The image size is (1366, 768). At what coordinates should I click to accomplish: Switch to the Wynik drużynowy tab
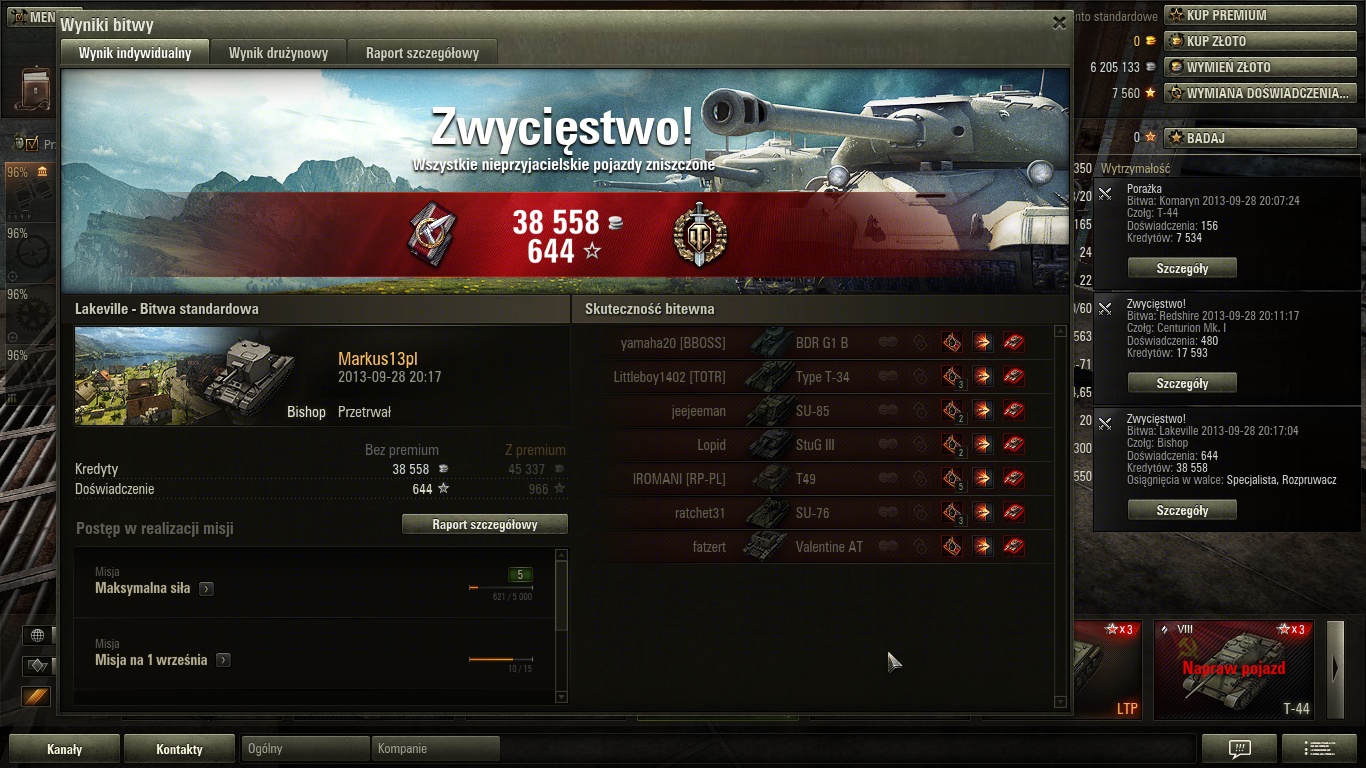(278, 53)
